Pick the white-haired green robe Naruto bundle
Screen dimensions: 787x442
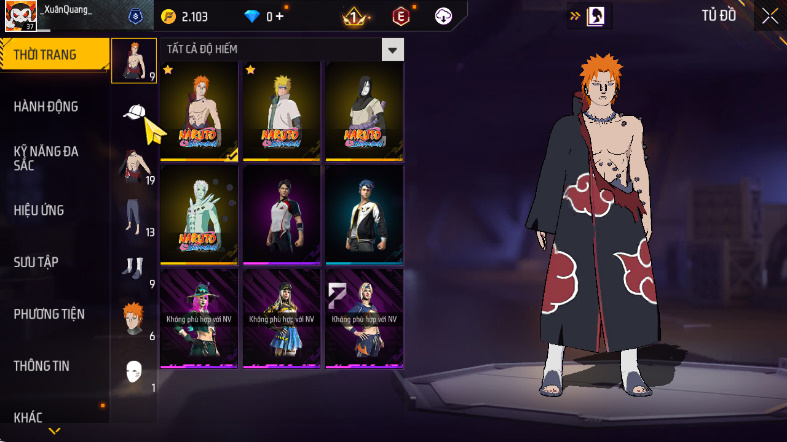(x=198, y=214)
